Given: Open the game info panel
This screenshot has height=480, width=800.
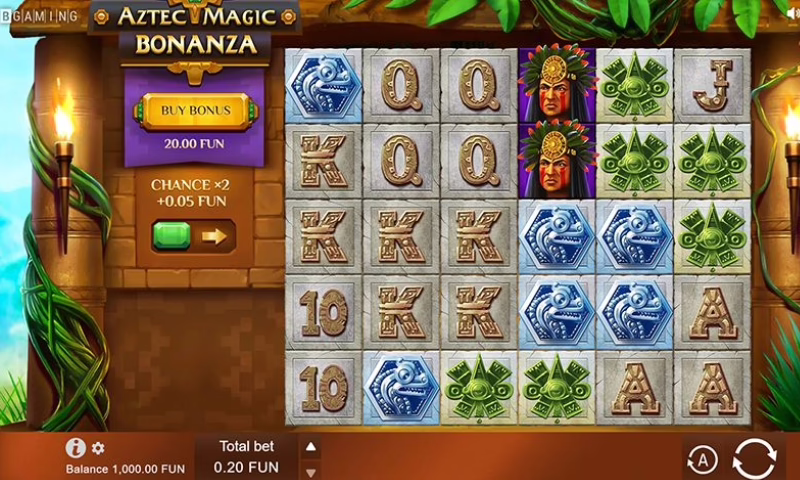Looking at the screenshot, I should [x=75, y=448].
